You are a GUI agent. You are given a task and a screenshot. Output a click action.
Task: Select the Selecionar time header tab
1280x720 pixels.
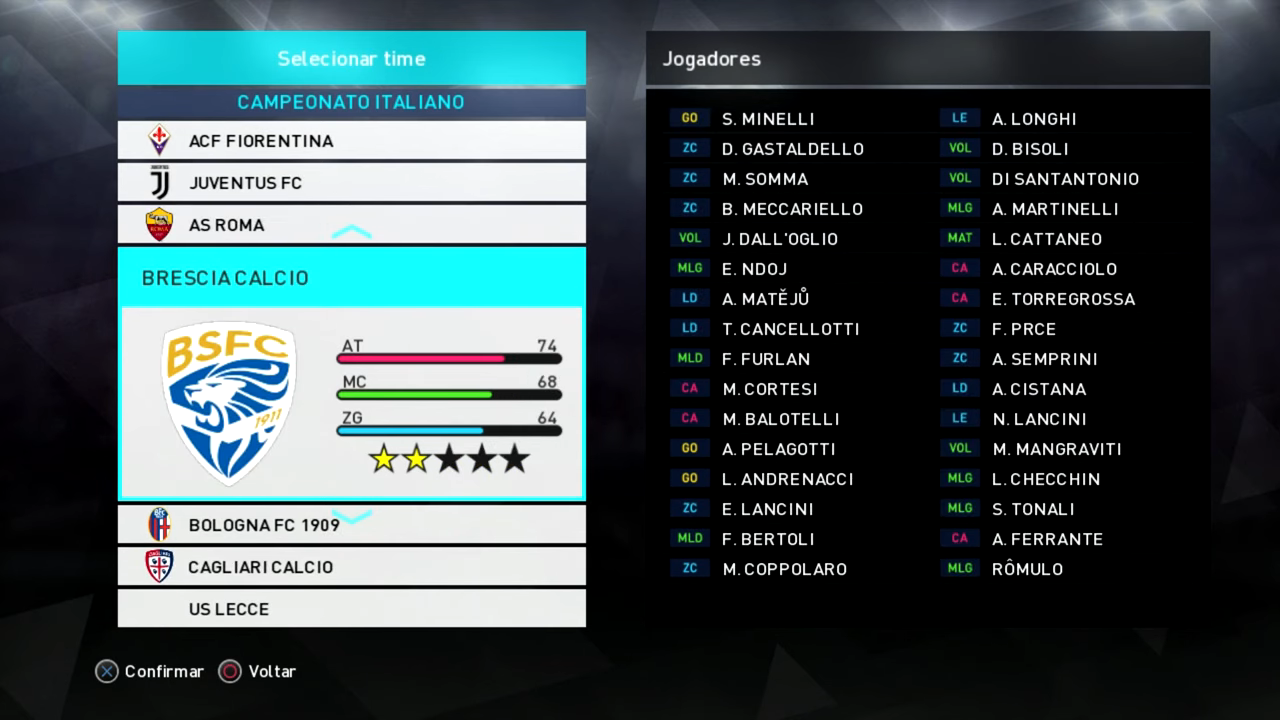coord(351,58)
